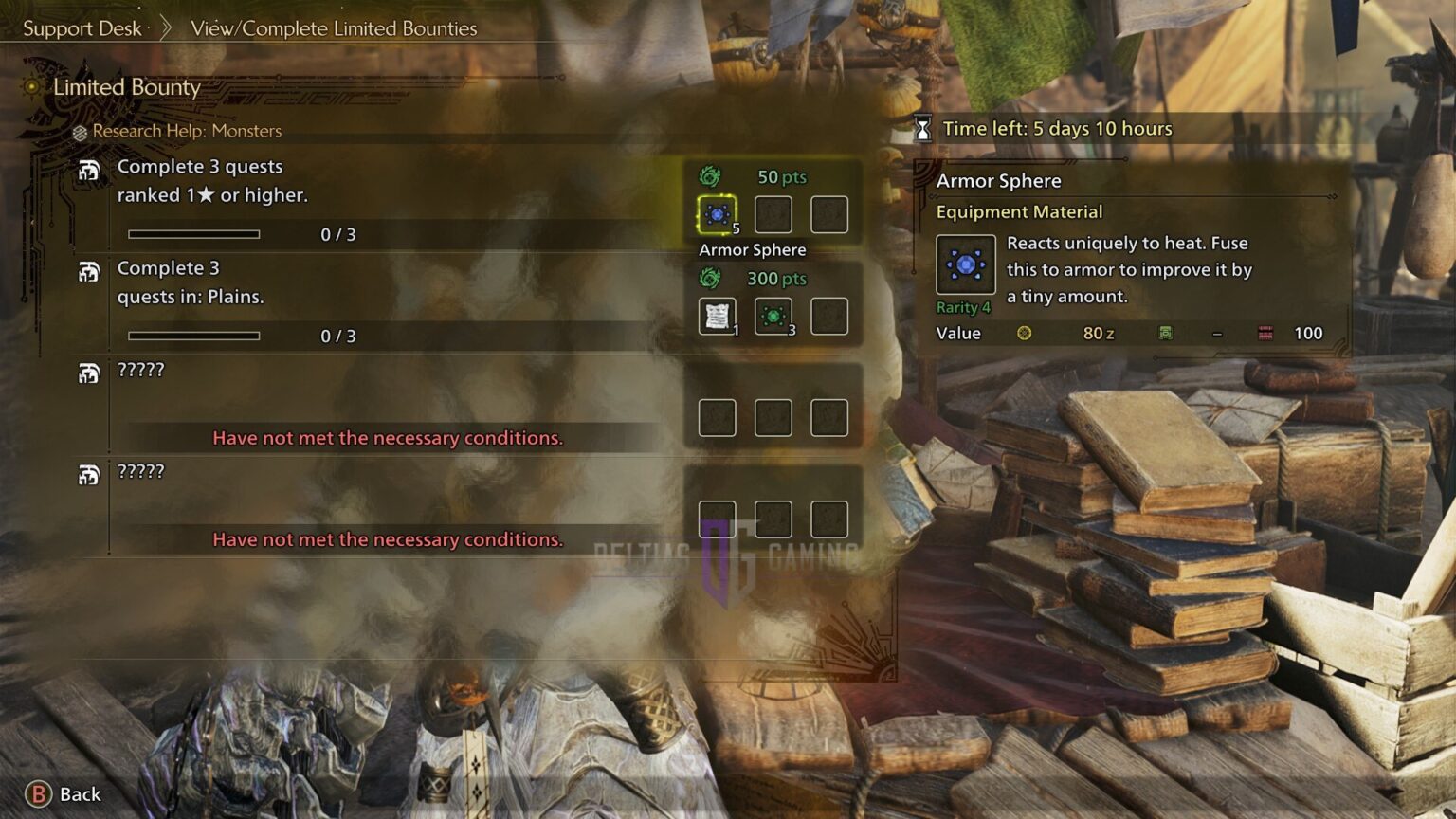
Task: Click the 0/3 progress bar for the Plains bounty
Action: pyautogui.click(x=194, y=335)
